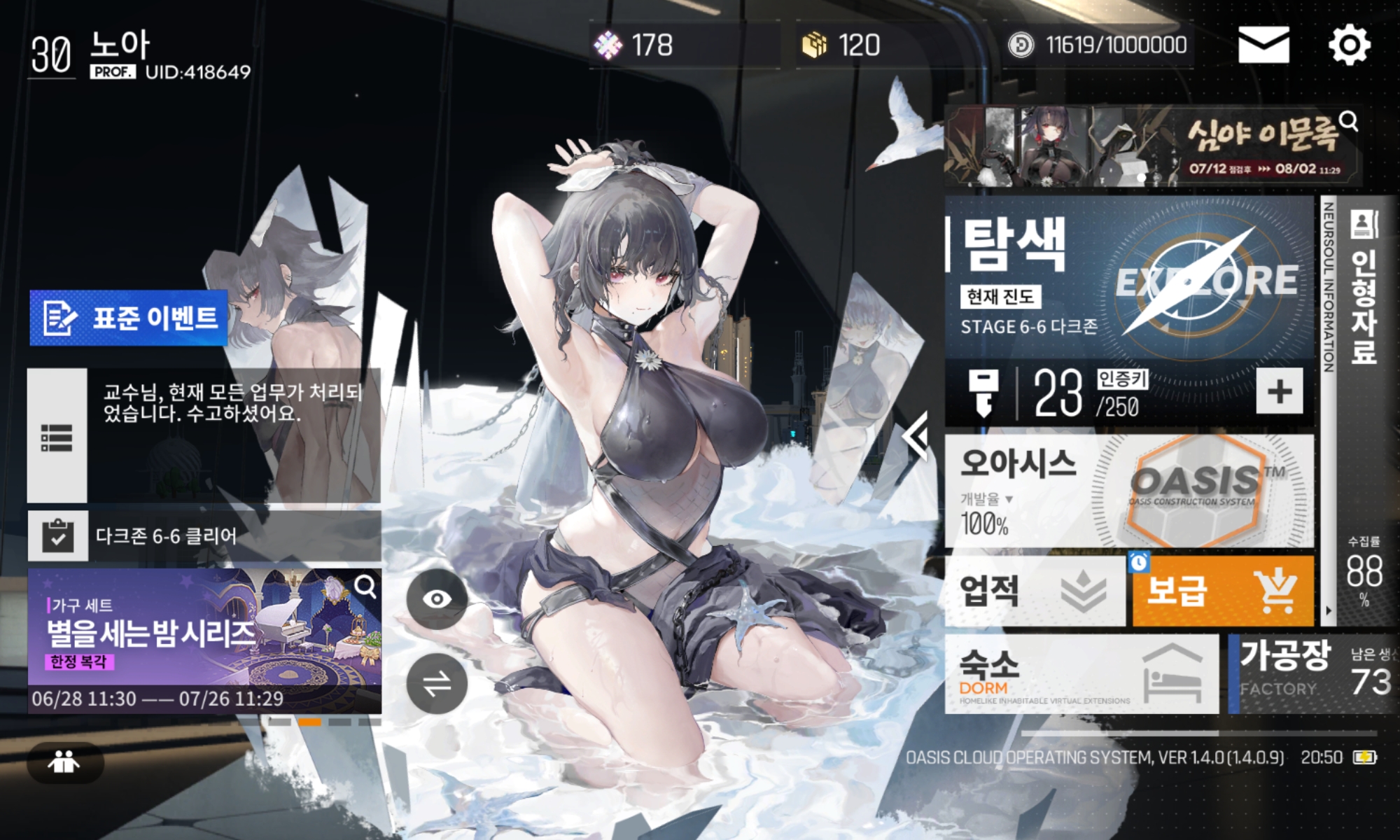Enter the 숙소 Dorm

(x=1081, y=675)
